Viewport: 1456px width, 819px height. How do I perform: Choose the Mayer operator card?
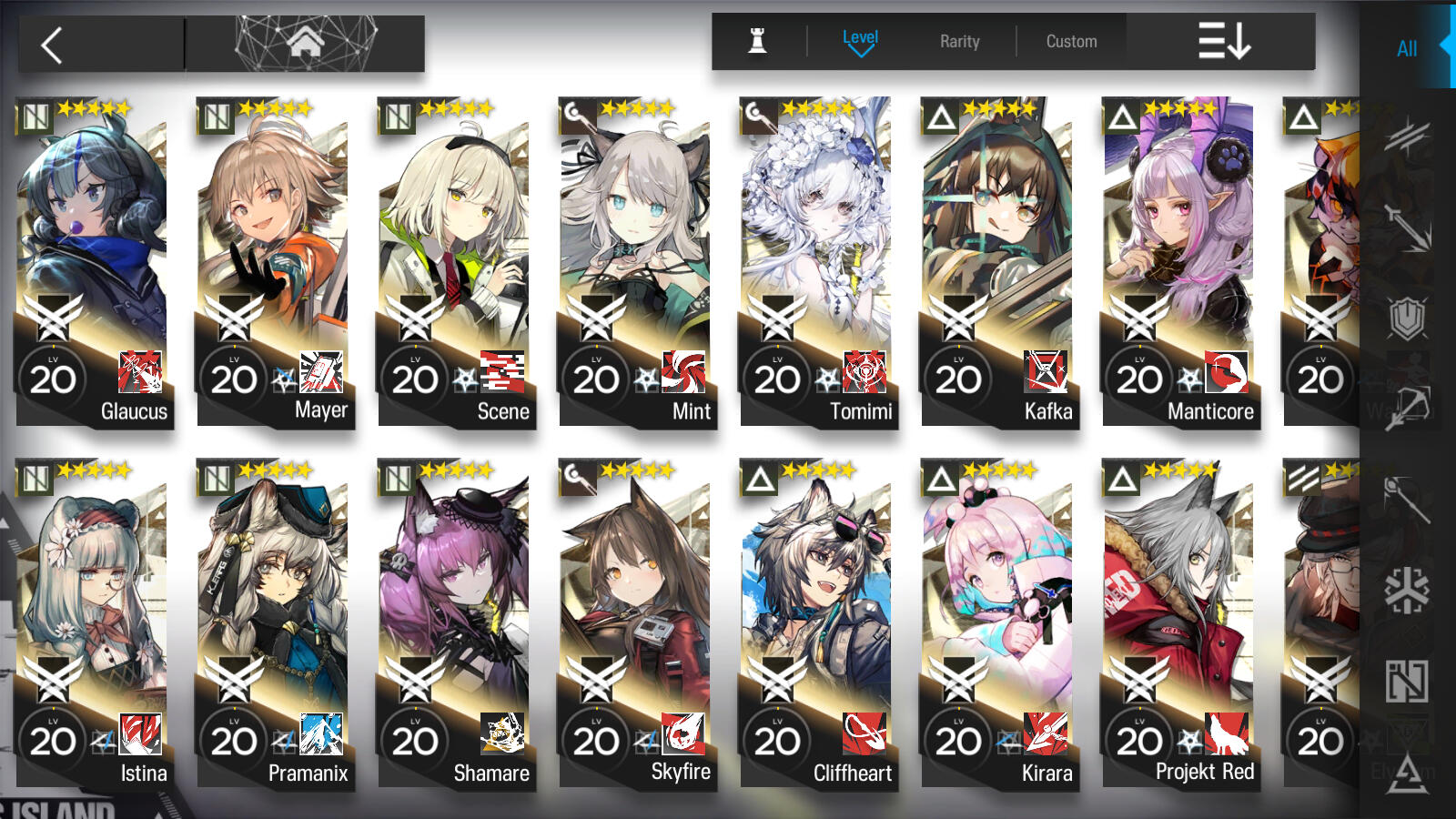pos(273,262)
